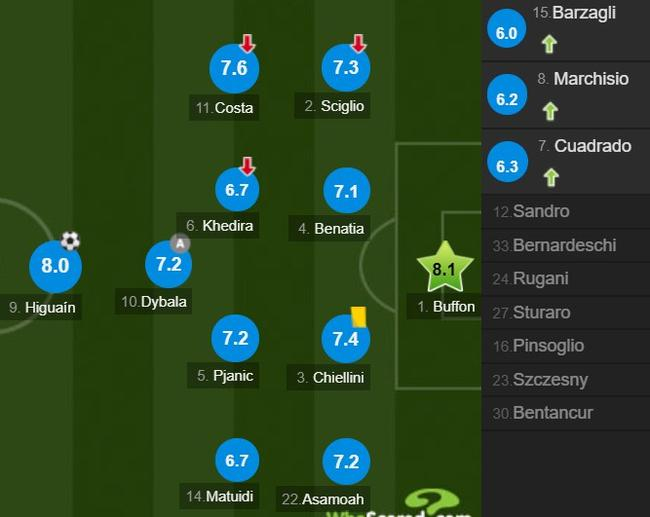Click Matuidi's 6.7 rating circle
Screen dimensions: 650x517
coord(236,460)
